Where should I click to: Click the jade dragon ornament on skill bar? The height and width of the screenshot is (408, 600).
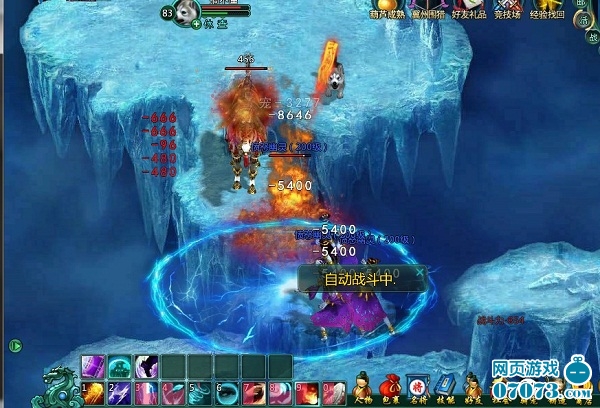(x=58, y=387)
